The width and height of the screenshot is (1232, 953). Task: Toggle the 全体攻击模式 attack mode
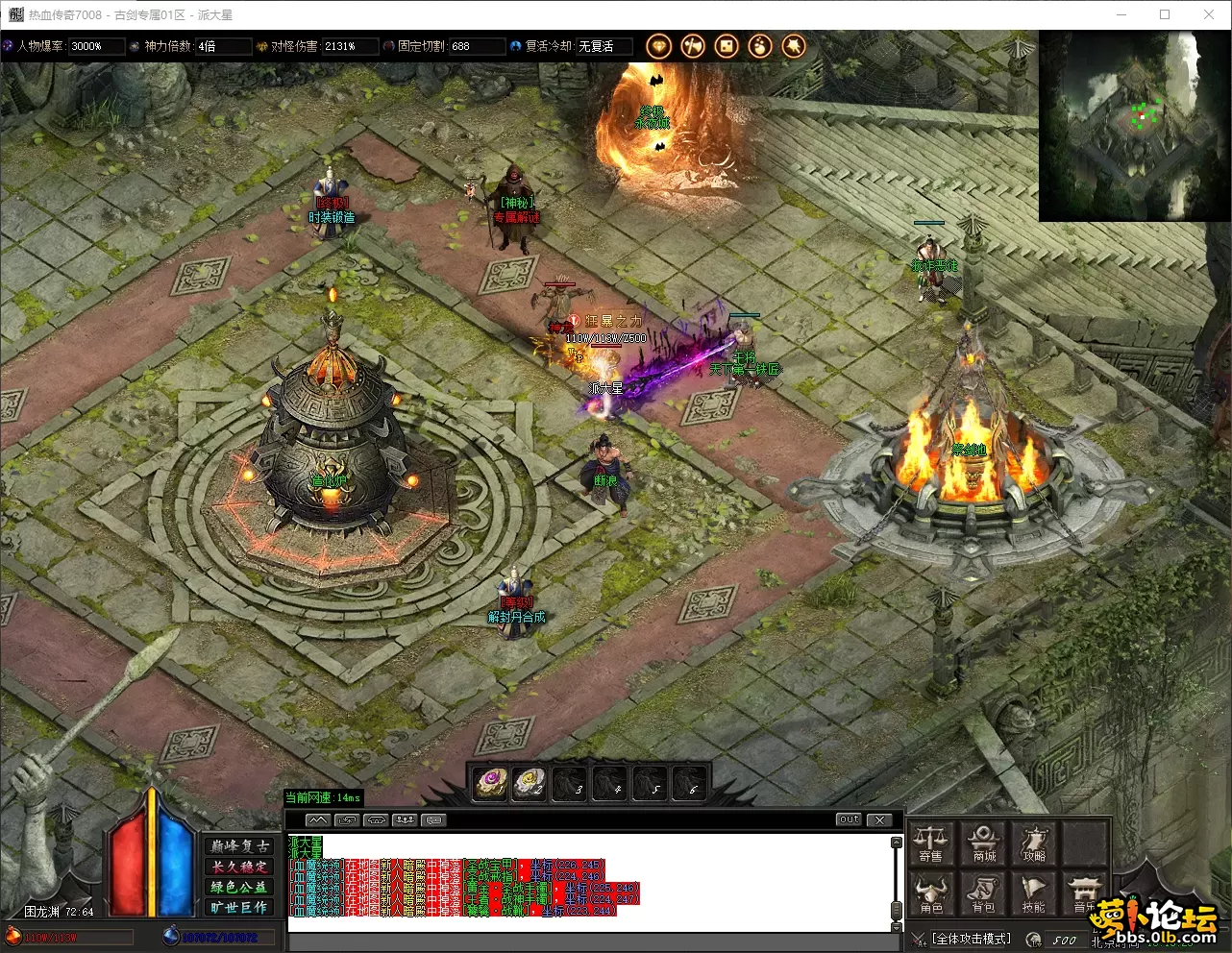click(x=972, y=939)
